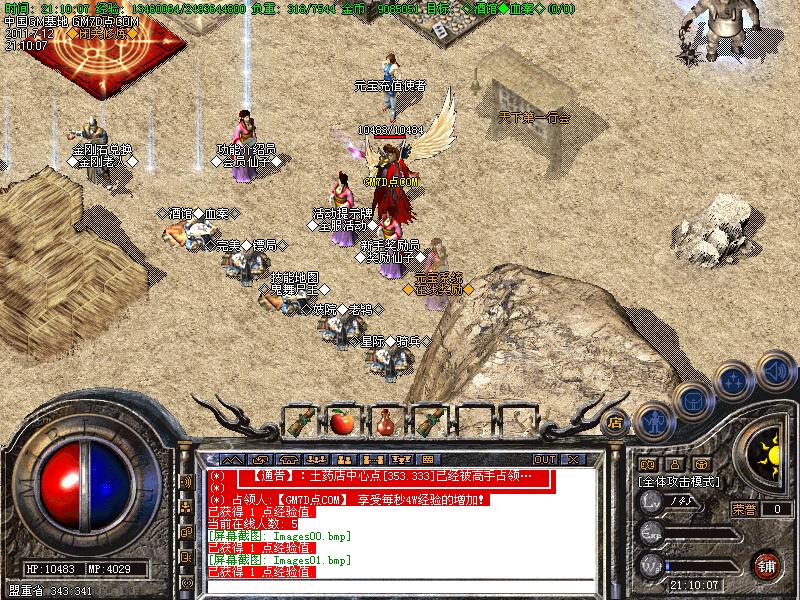
Task: Close the chat panel with X button
Action: [x=571, y=459]
